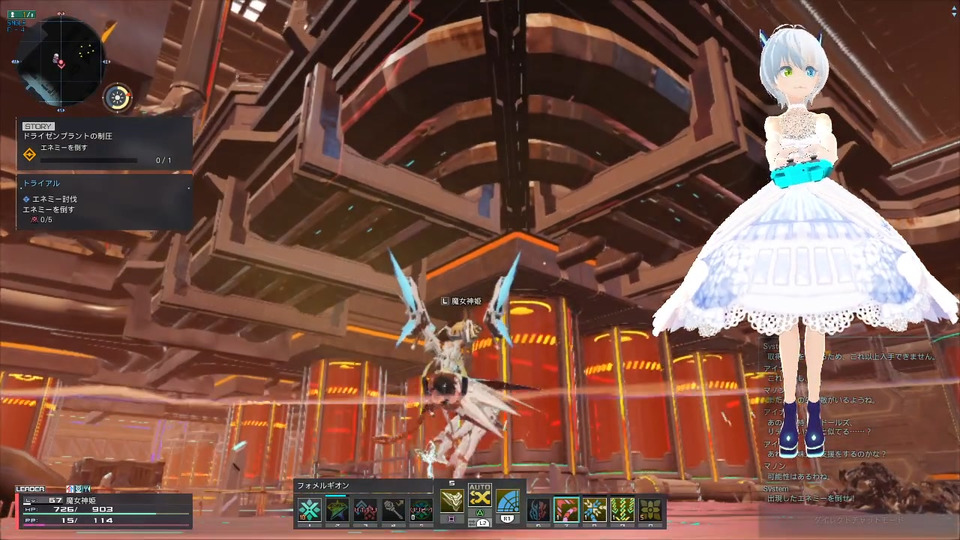This screenshot has width=960, height=540.
Task: Open the chat log window
Action: click(850, 420)
